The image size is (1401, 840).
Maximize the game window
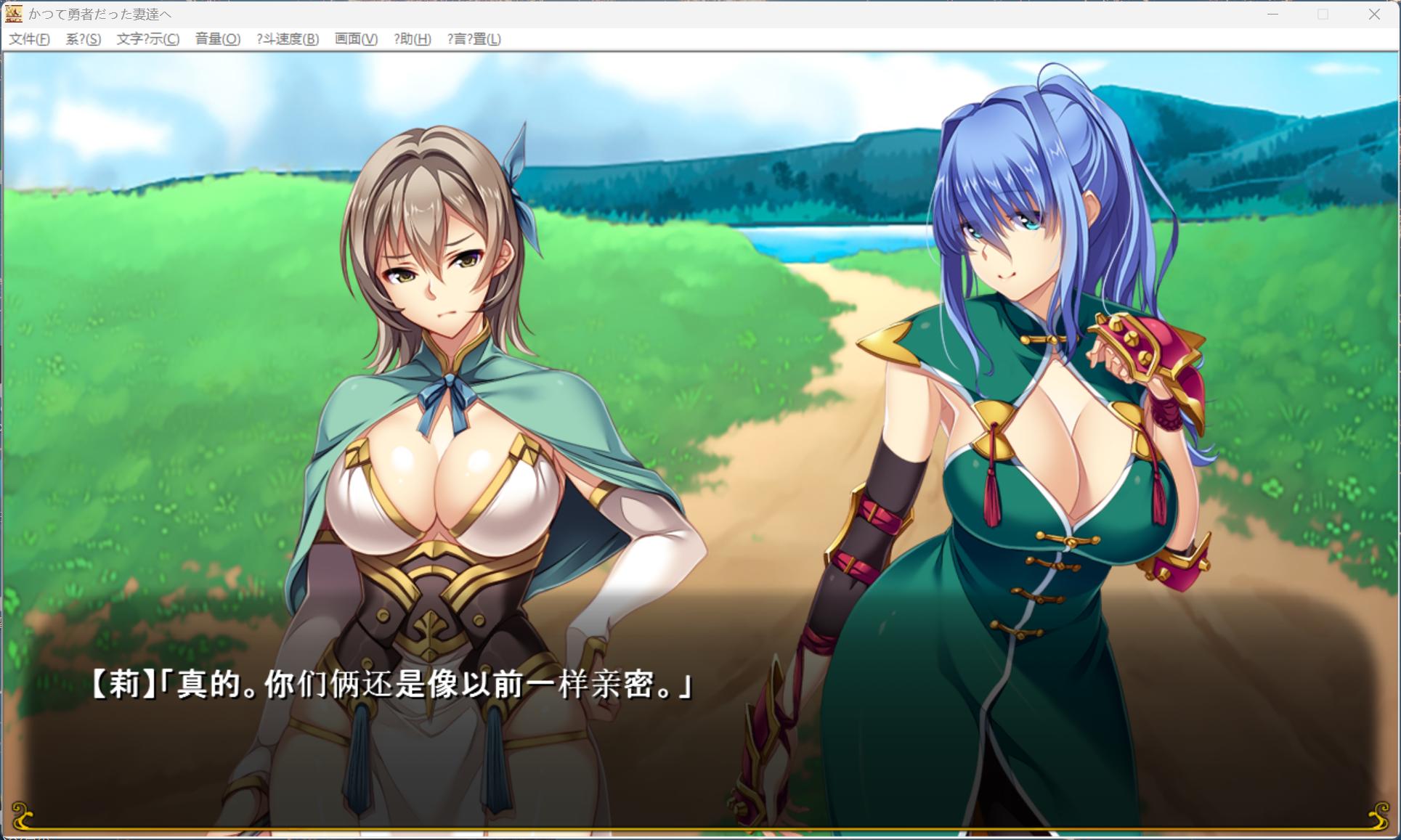click(1321, 13)
